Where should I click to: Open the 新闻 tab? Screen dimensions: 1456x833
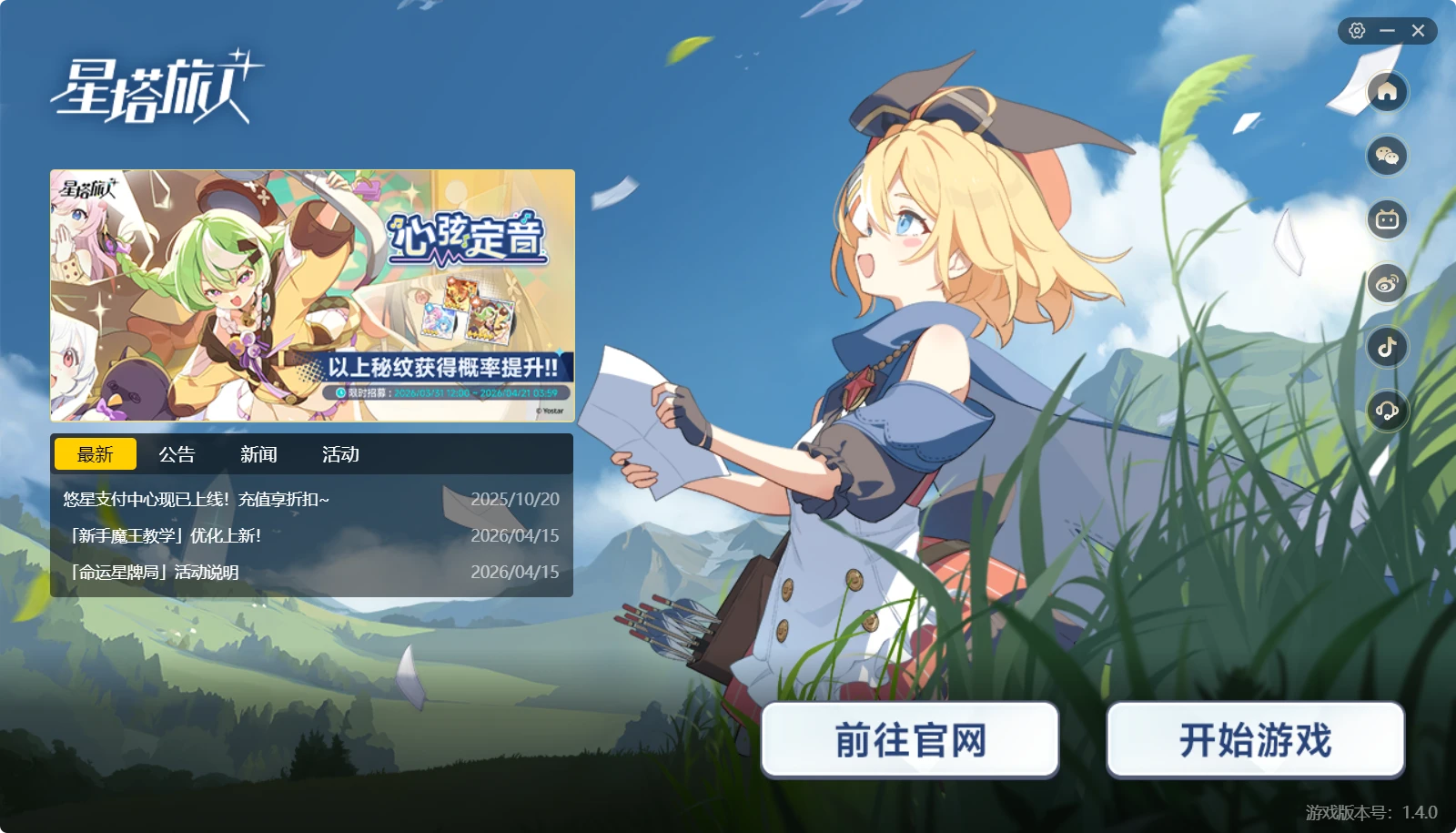258,453
